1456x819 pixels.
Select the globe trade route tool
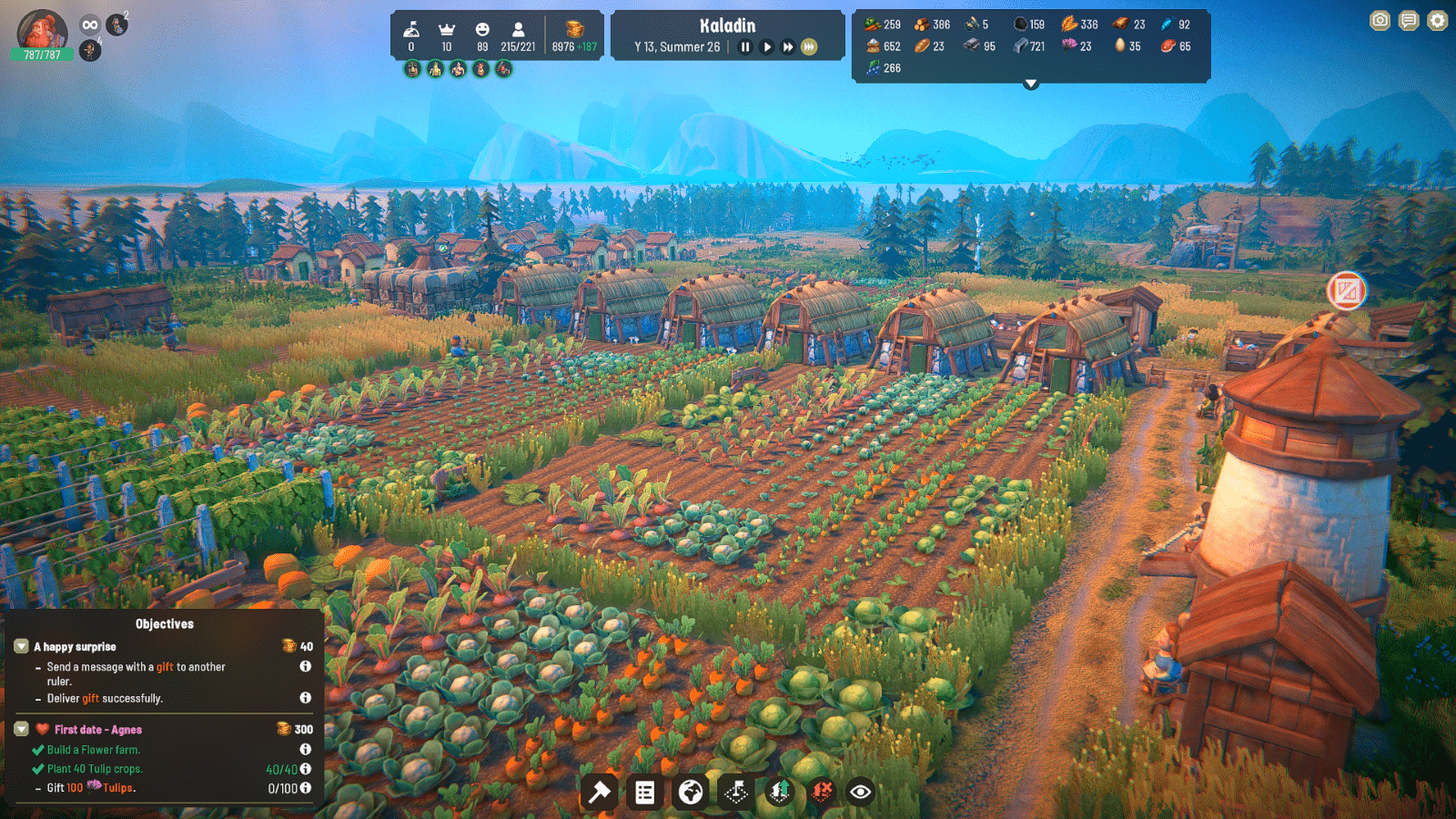(692, 793)
